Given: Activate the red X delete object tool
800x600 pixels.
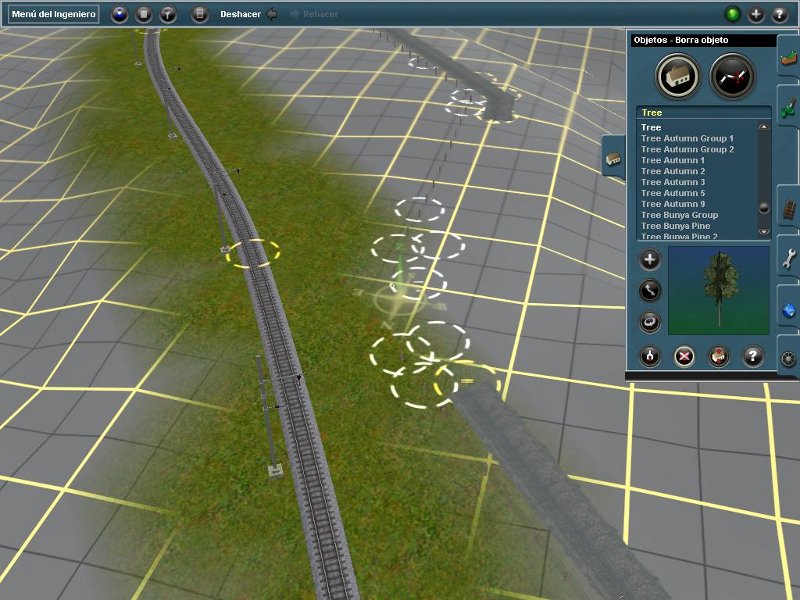Looking at the screenshot, I should click(x=684, y=355).
